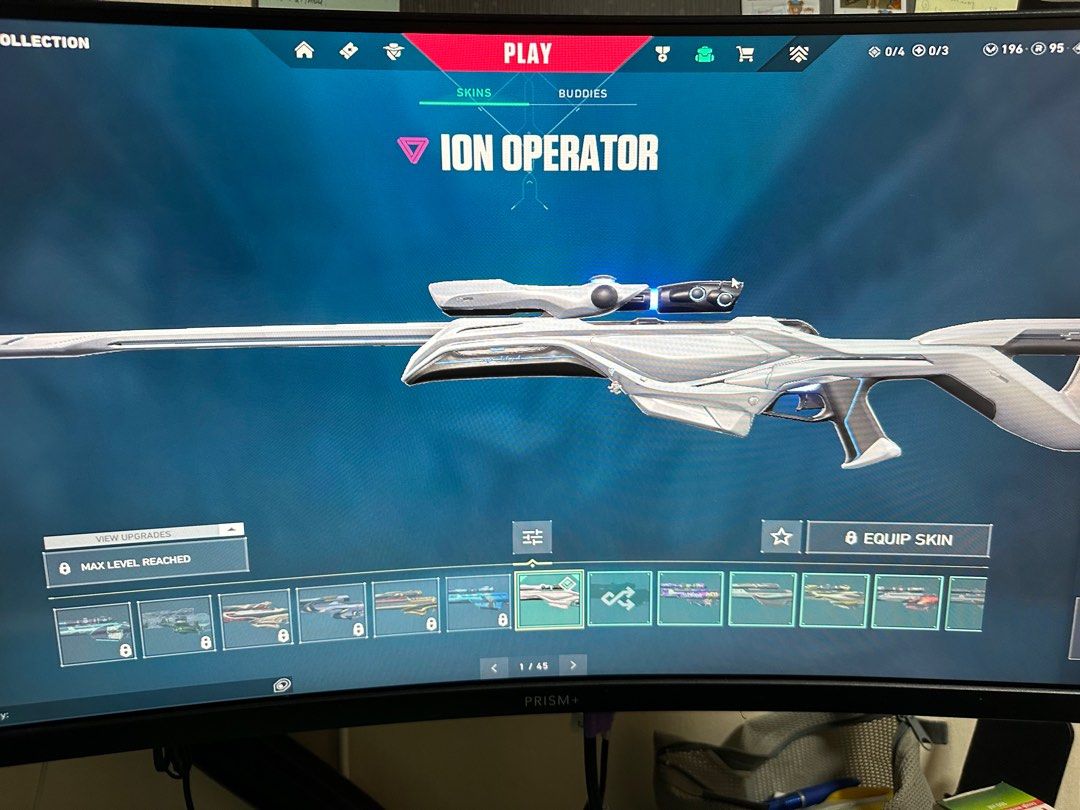The height and width of the screenshot is (810, 1080).
Task: Open the Battlepass ticket icon
Action: point(348,50)
